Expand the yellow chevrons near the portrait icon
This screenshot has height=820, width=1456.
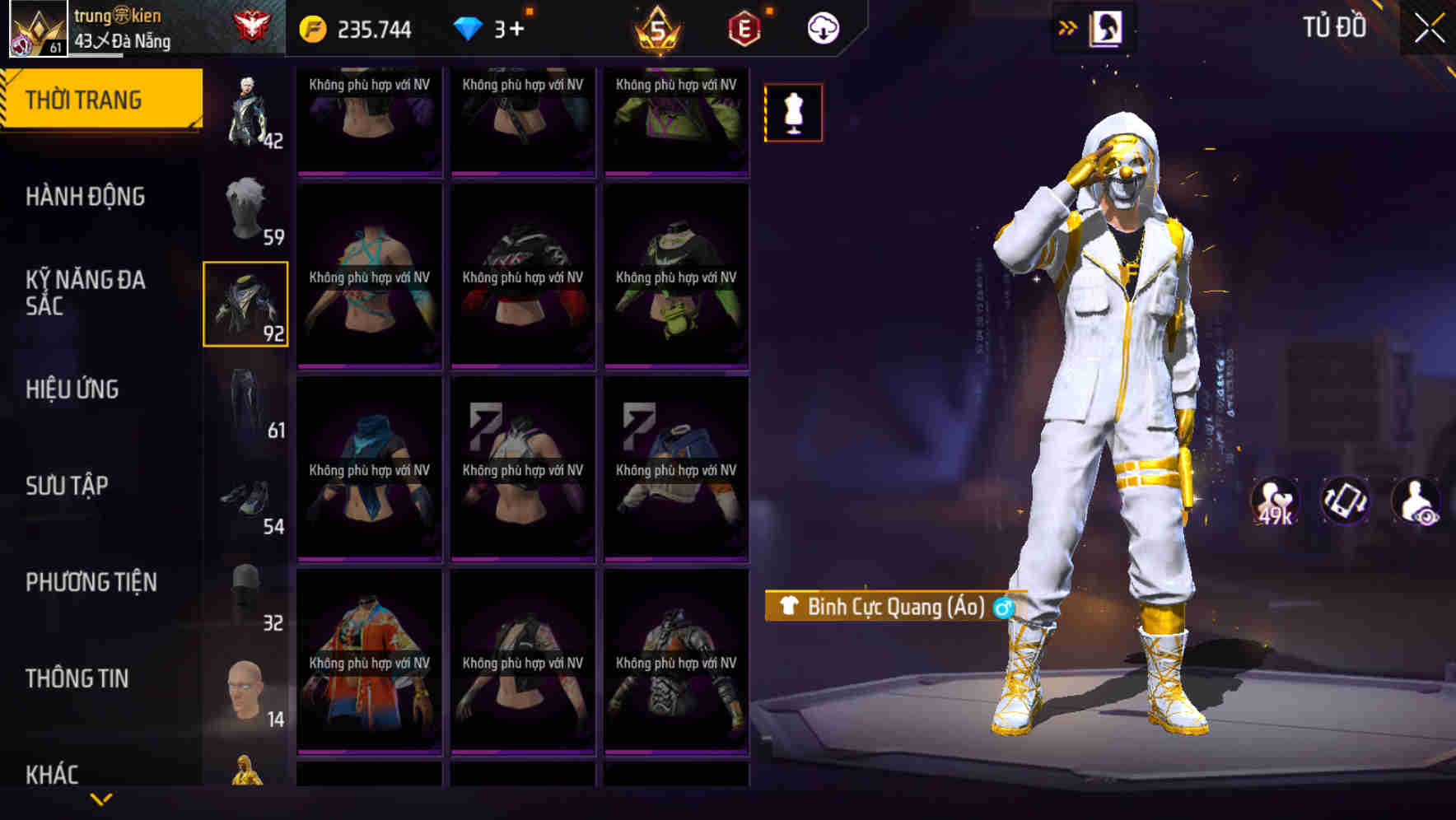(1066, 27)
